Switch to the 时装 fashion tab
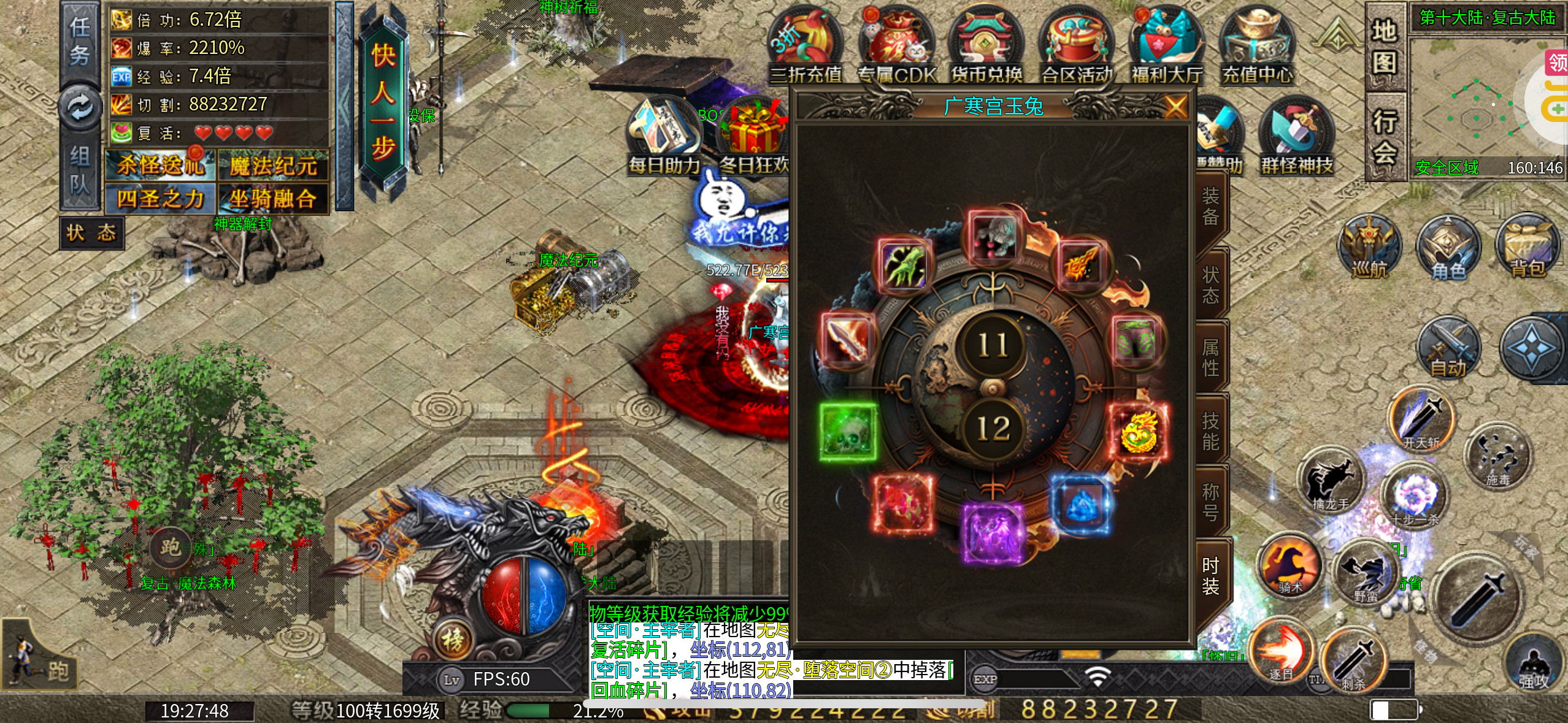Screen dimensions: 1568x723 click(1210, 575)
